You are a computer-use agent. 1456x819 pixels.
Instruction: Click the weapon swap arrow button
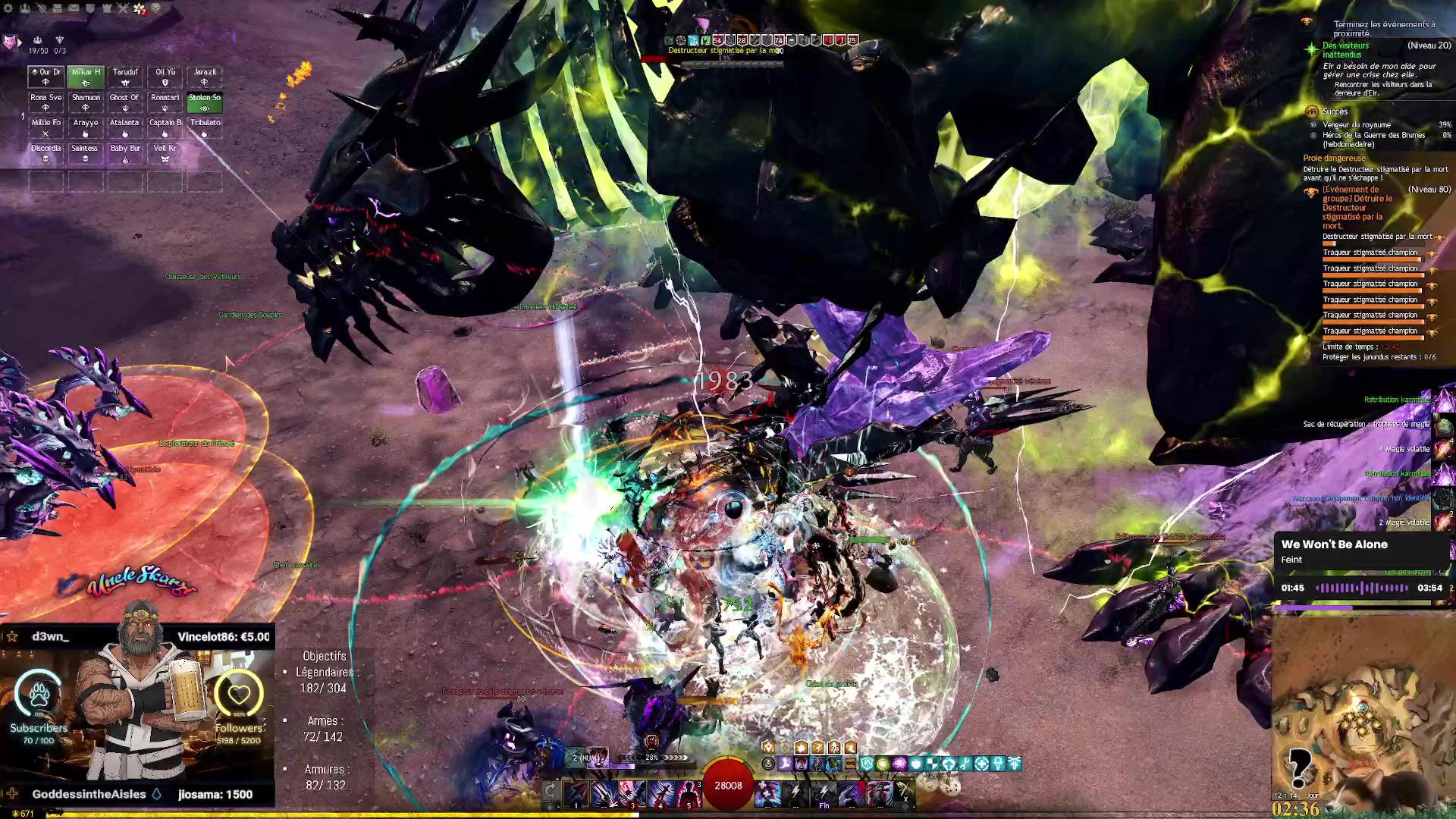pos(551,792)
